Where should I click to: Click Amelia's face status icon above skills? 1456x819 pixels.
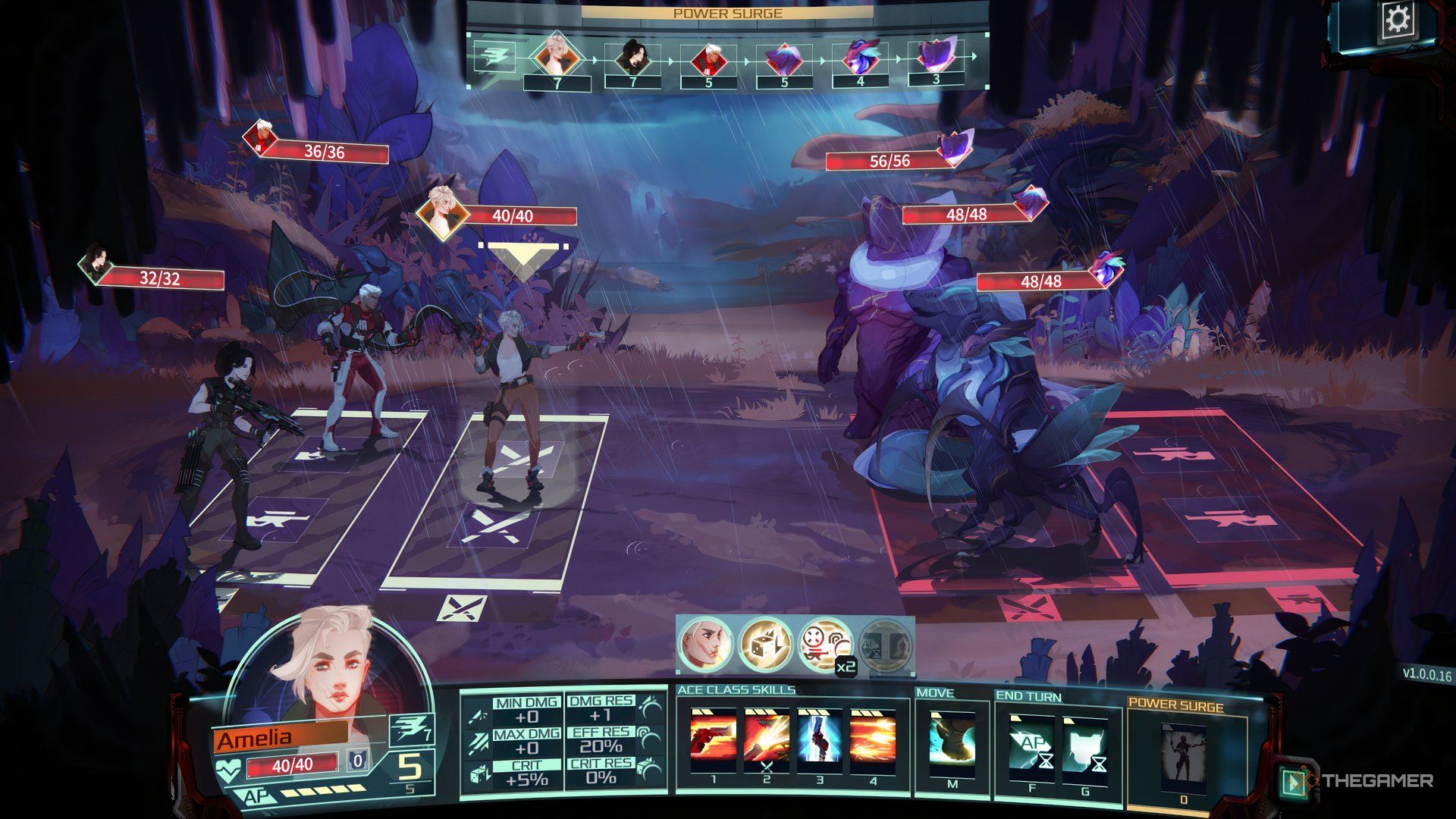[705, 645]
